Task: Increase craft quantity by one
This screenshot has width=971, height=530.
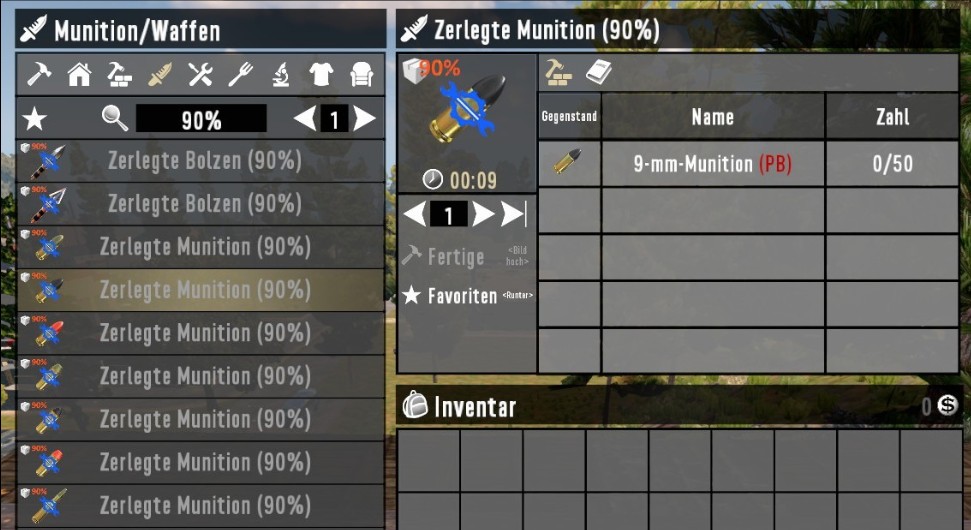Action: (x=483, y=215)
